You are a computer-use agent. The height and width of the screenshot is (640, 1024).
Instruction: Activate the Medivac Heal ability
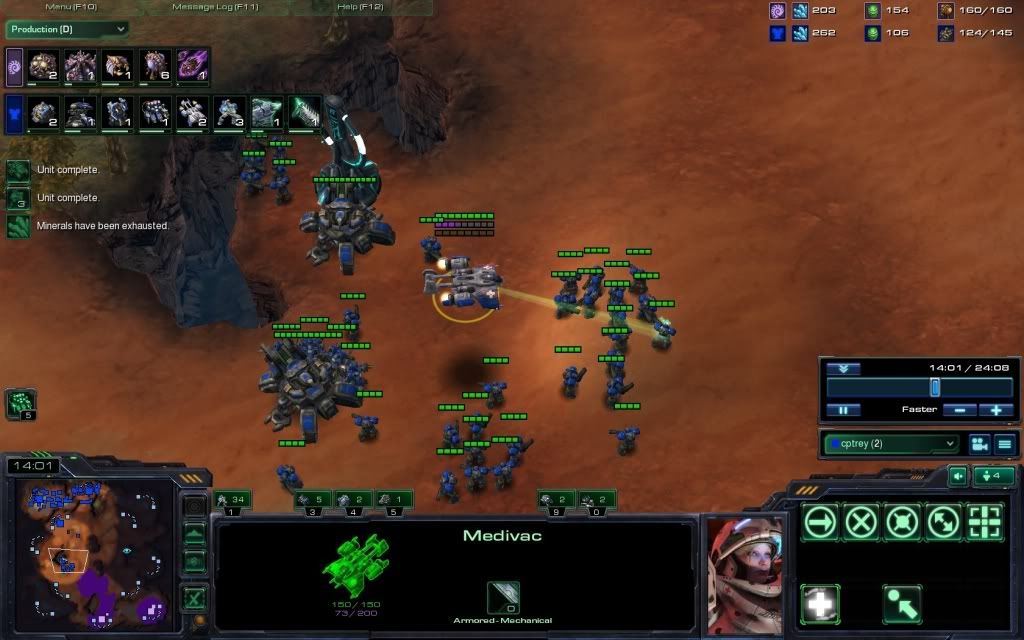[x=820, y=604]
